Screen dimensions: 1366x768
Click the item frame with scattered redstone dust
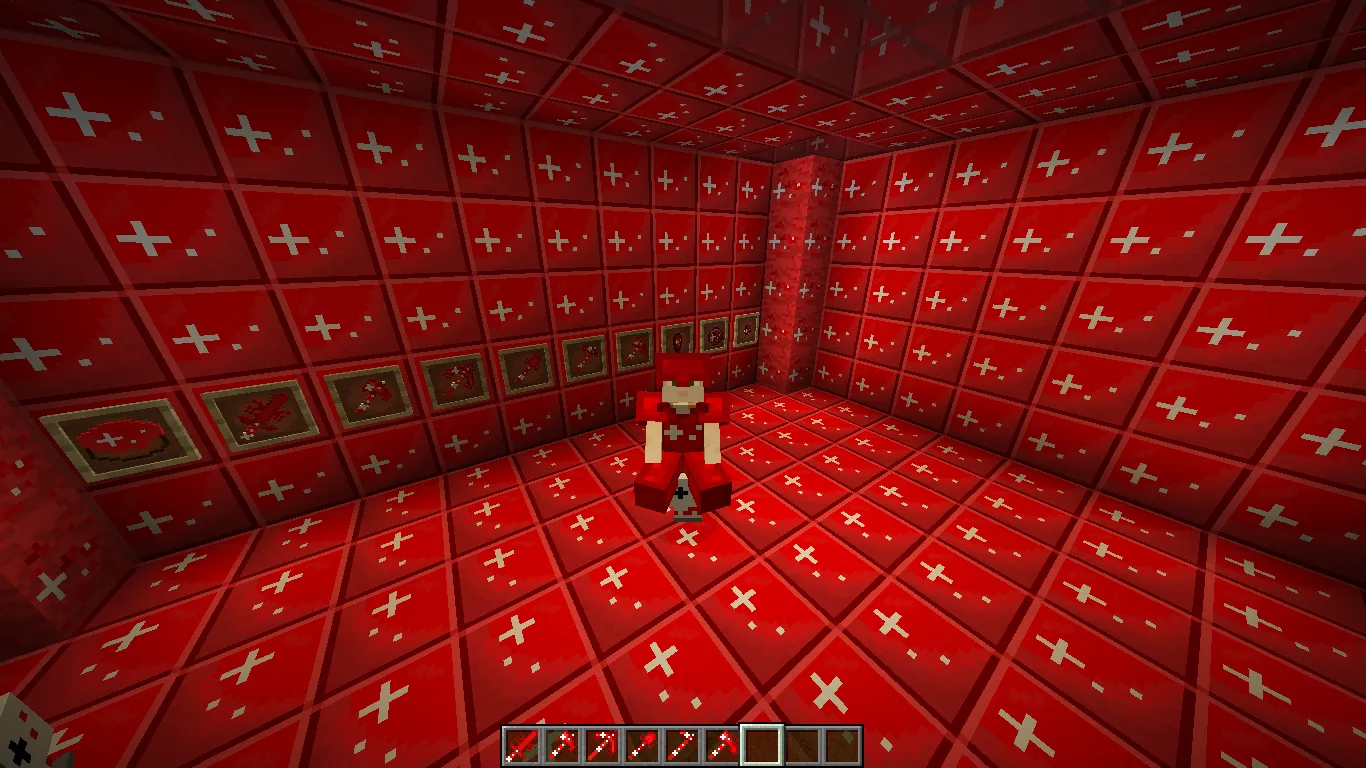264,412
